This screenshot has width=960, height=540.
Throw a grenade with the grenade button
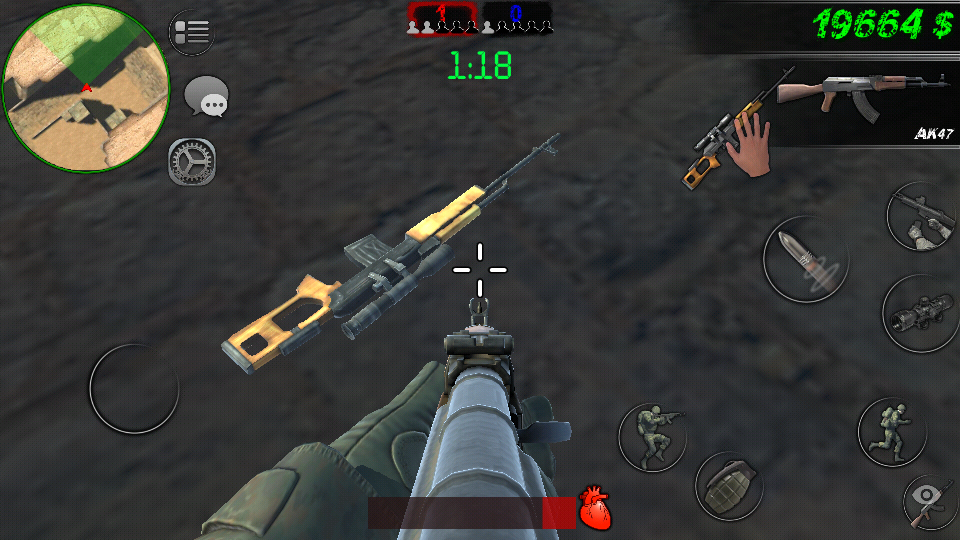(x=729, y=486)
